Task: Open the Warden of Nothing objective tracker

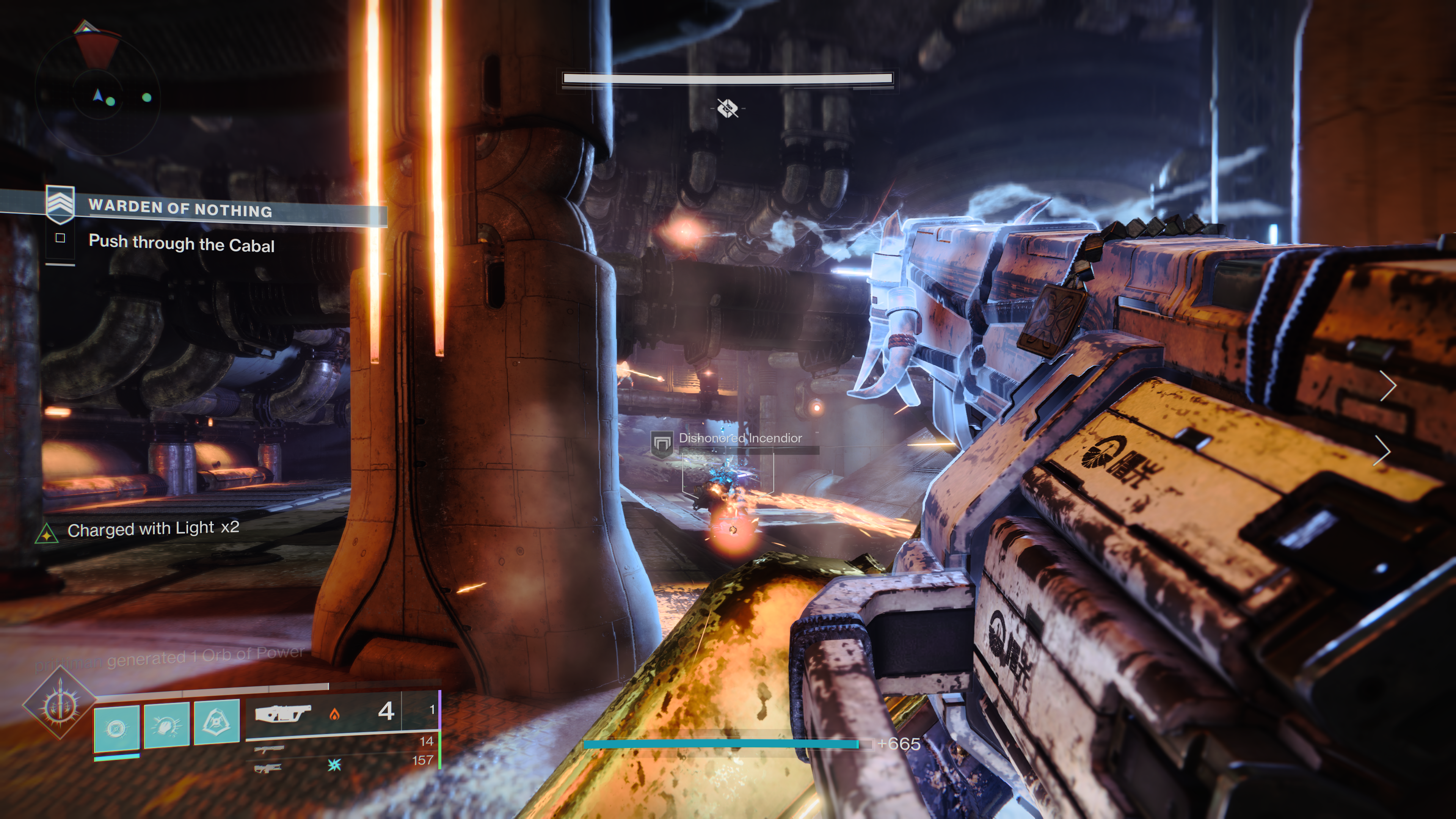Action: 180,208
